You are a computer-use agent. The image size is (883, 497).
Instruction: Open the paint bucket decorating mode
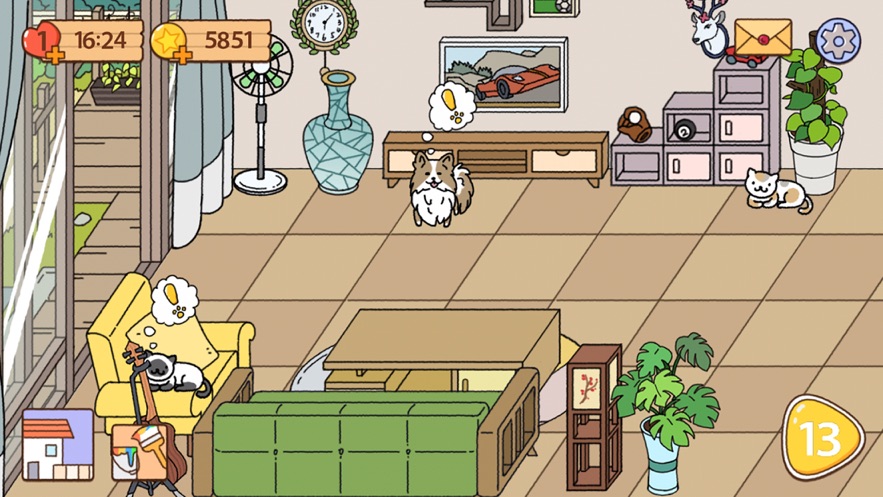140,452
